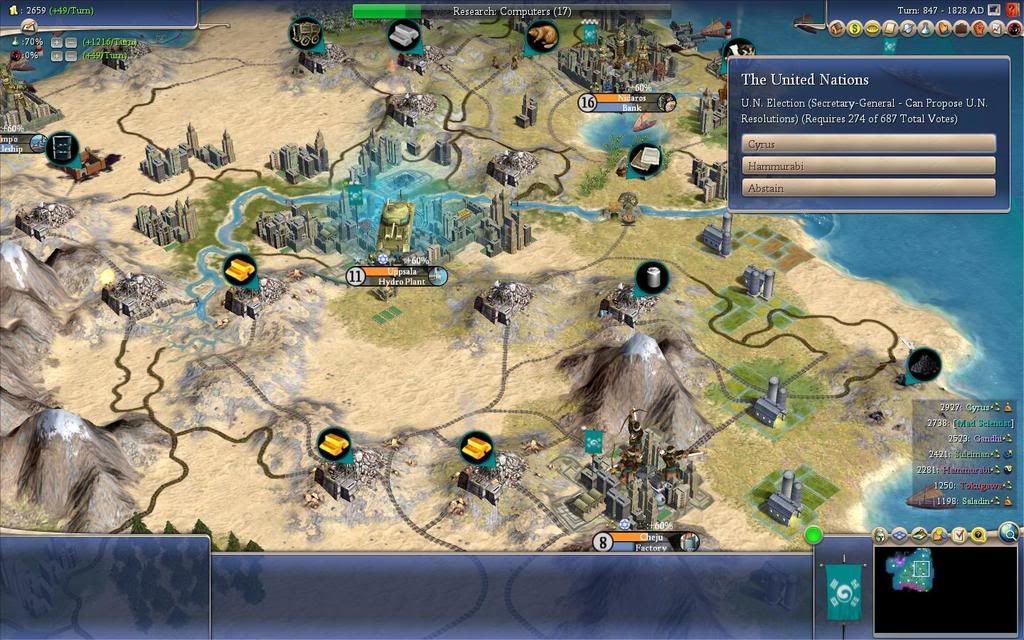Open the Research: Computers progress bar
Viewport: 1024px width, 640px height.
click(x=511, y=11)
